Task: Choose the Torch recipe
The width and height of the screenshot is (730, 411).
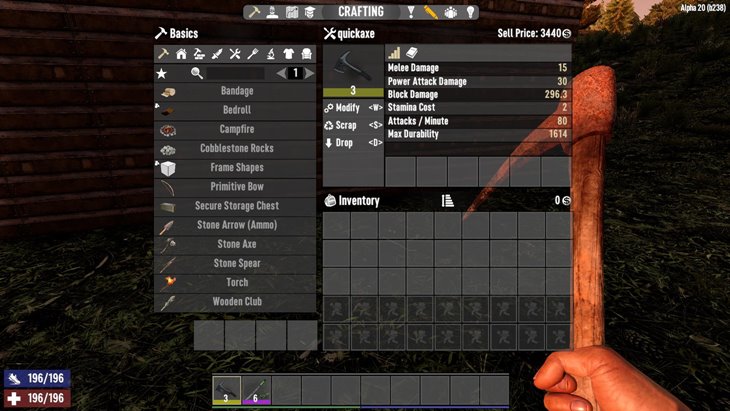Action: tap(236, 282)
